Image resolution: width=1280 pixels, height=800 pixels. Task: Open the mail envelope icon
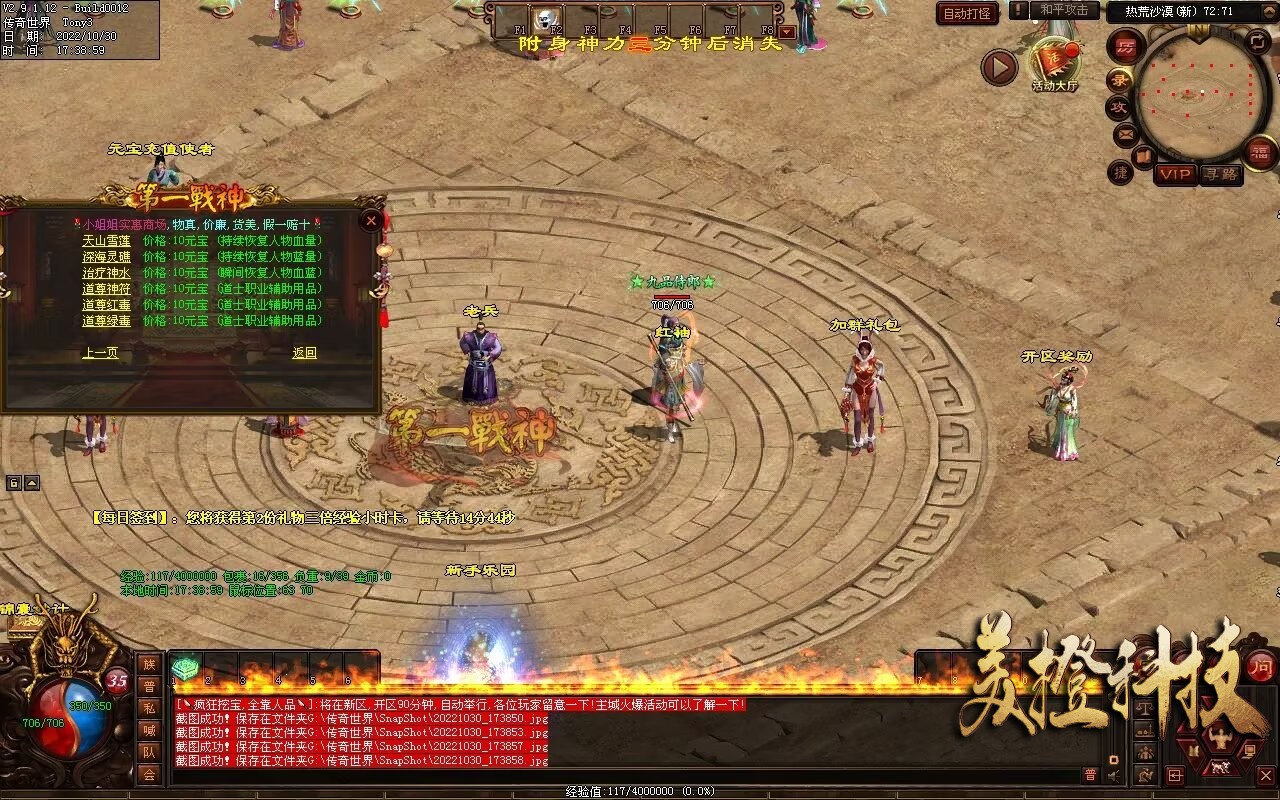point(1125,133)
